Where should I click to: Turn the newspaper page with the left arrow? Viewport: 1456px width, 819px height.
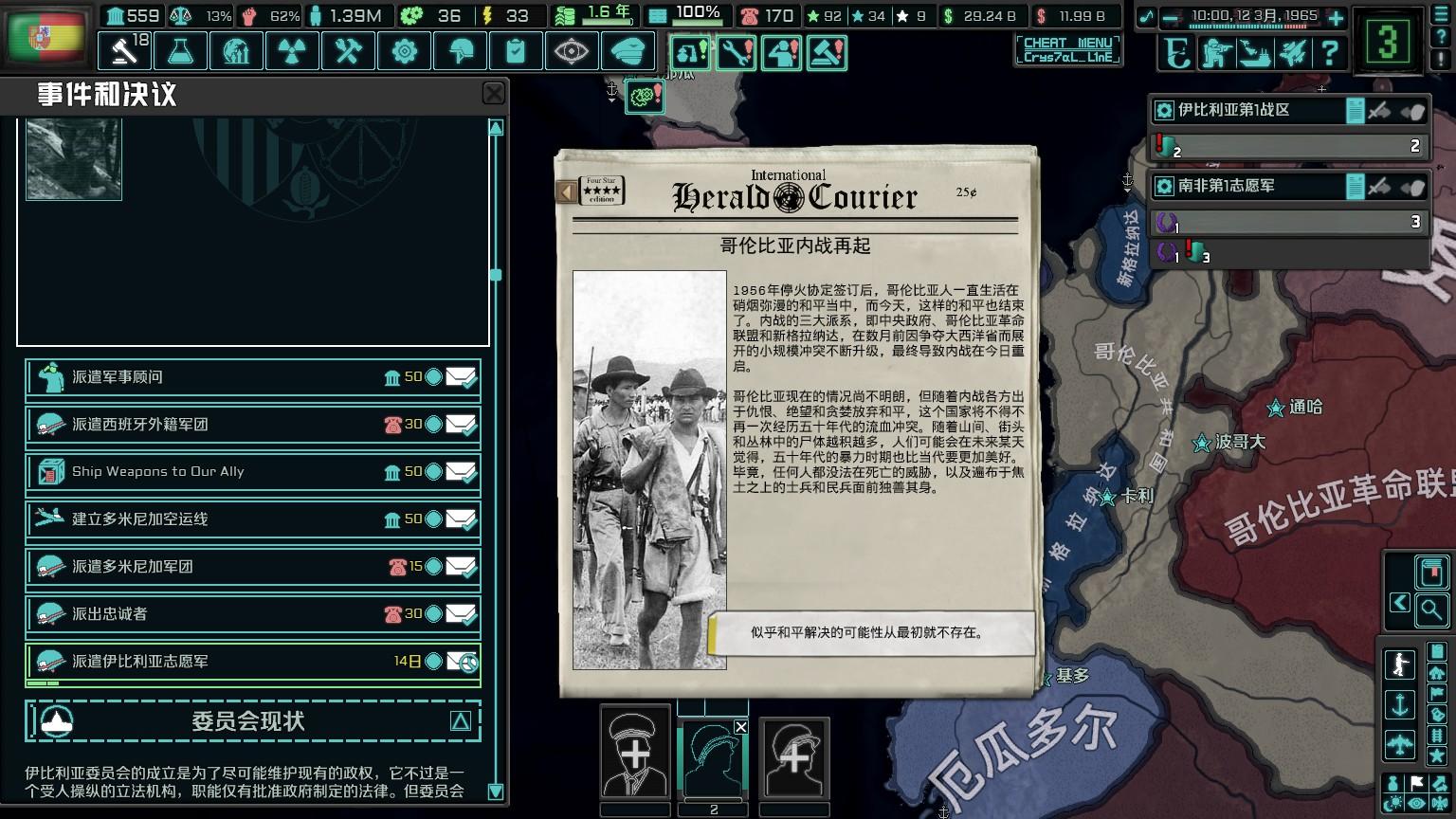tap(569, 190)
